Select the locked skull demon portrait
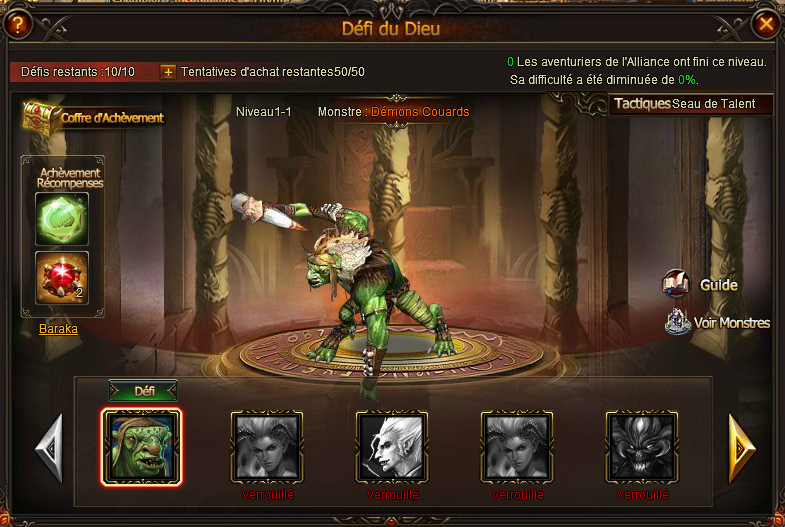This screenshot has height=527, width=785. pos(642,446)
